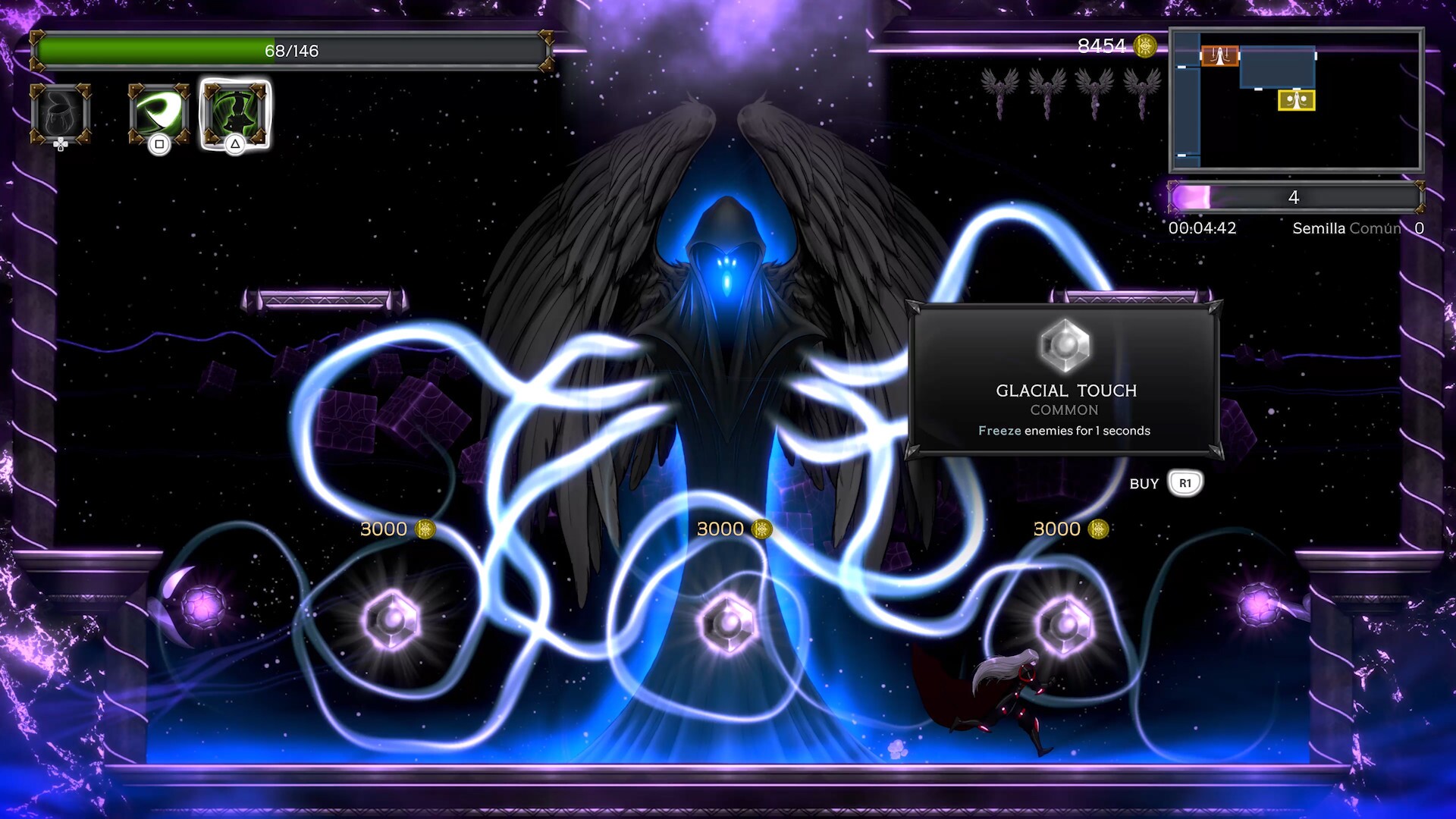Viewport: 1456px width, 819px height.
Task: Click the coin icon beside center 3000 price
Action: point(761,529)
